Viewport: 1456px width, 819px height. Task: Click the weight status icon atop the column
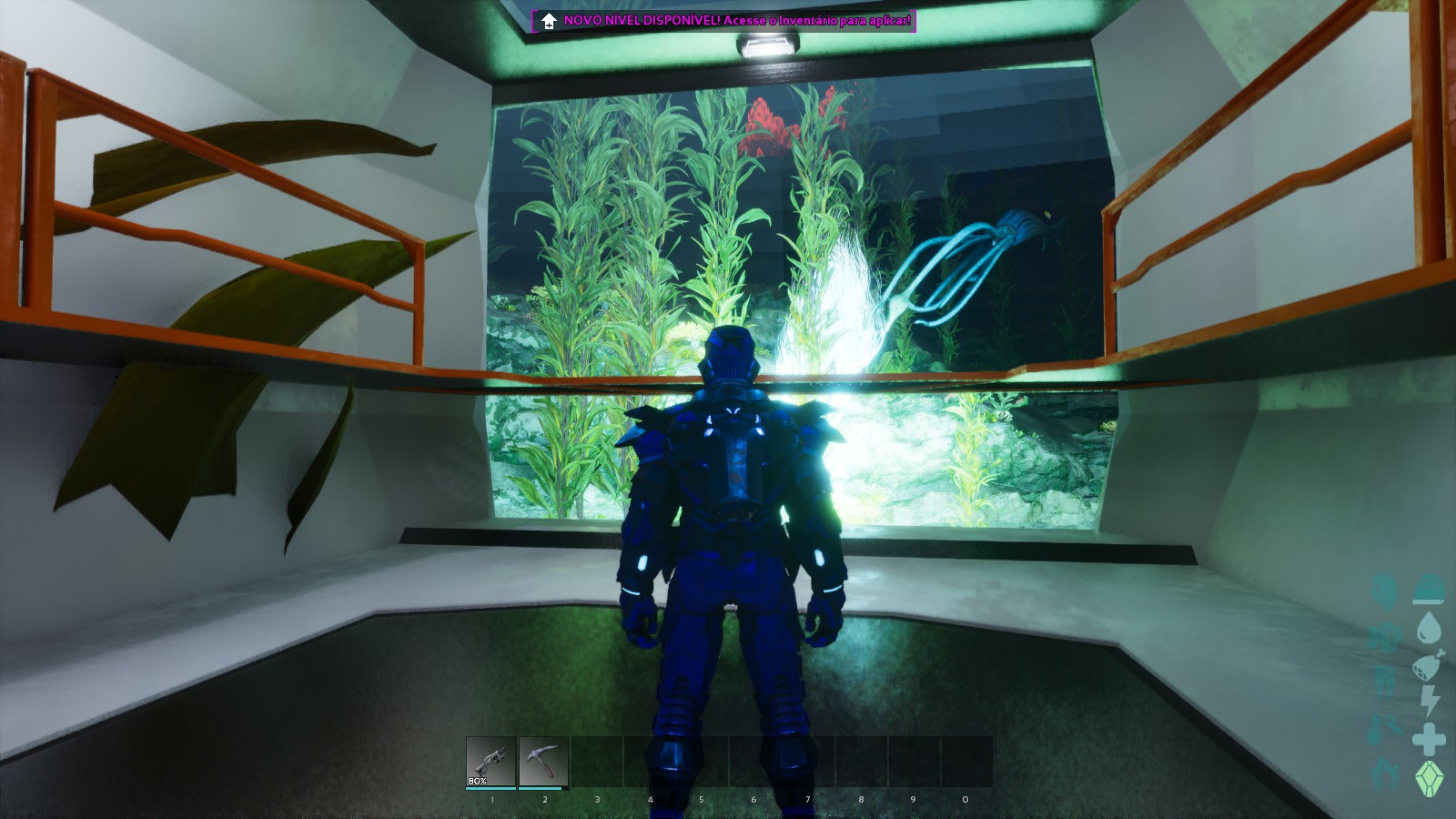tap(1429, 588)
